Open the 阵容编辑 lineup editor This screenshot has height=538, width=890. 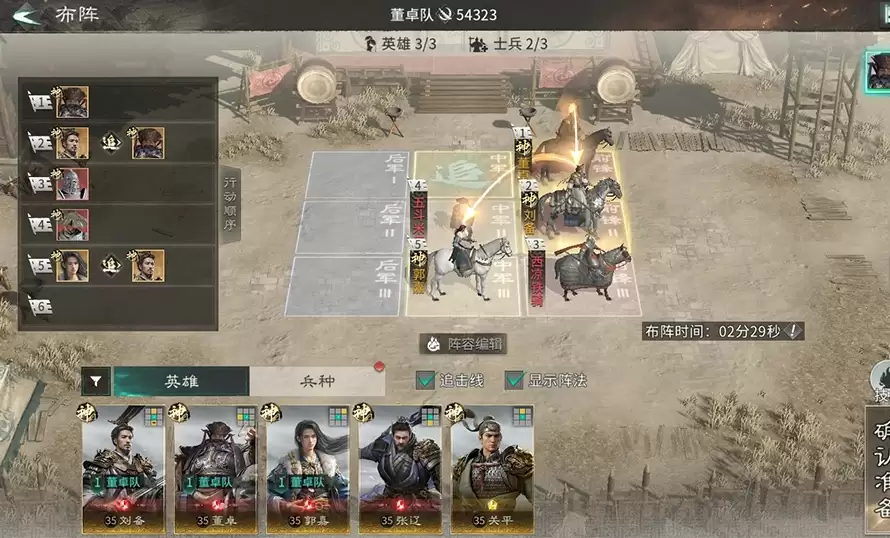click(463, 344)
